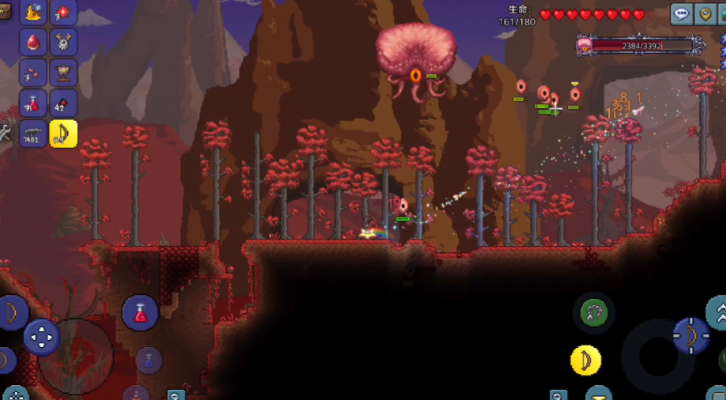Open the inventory chest button
The image size is (726, 400).
[7, 13]
